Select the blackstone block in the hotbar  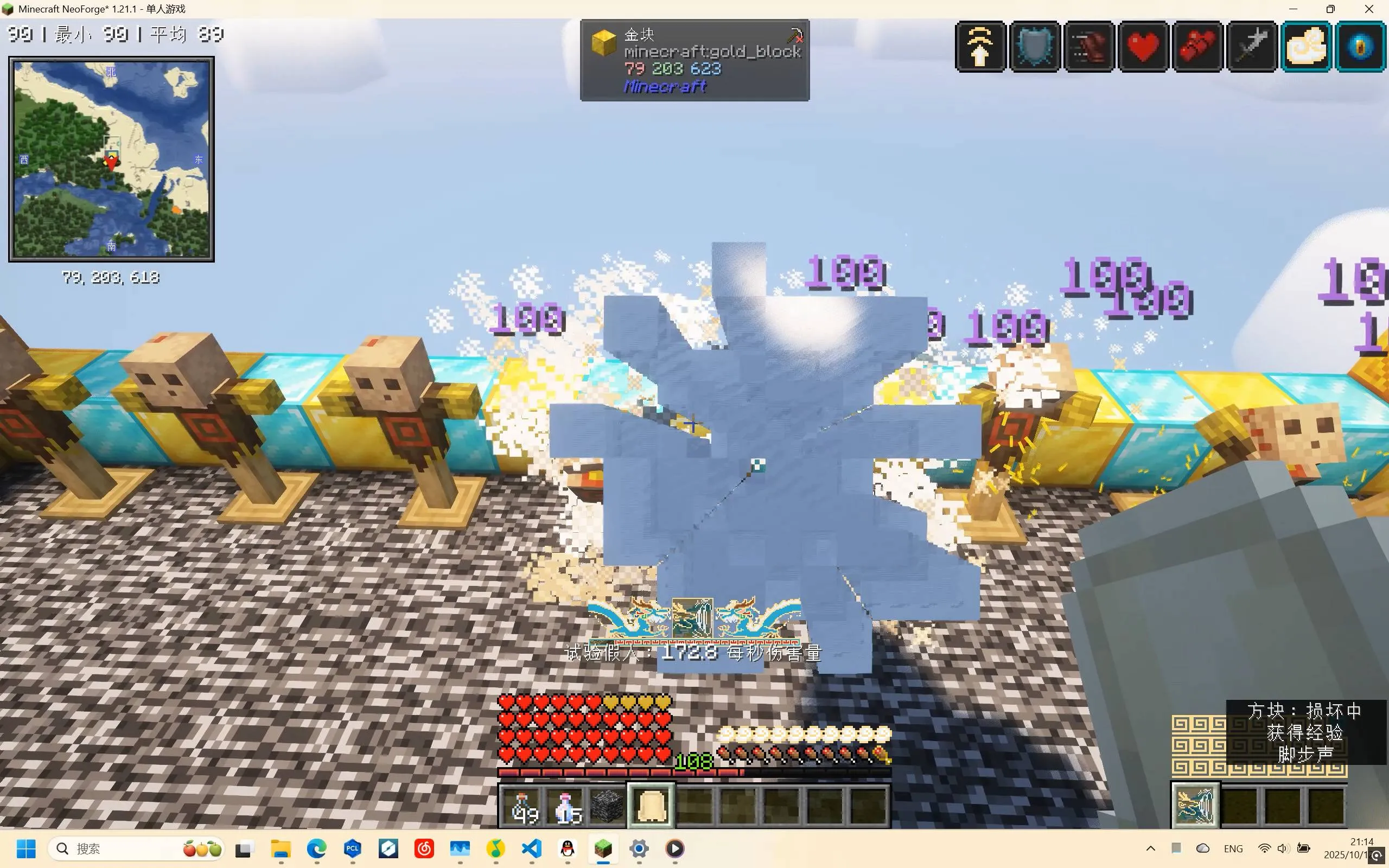[607, 806]
